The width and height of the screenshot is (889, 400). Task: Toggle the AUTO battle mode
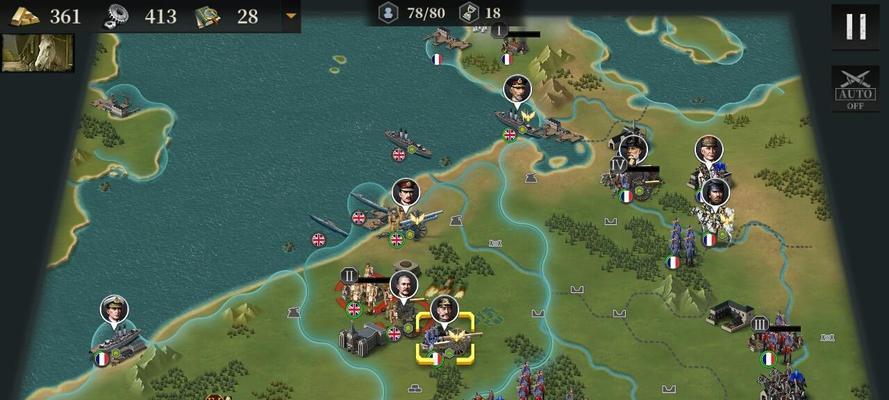[855, 88]
